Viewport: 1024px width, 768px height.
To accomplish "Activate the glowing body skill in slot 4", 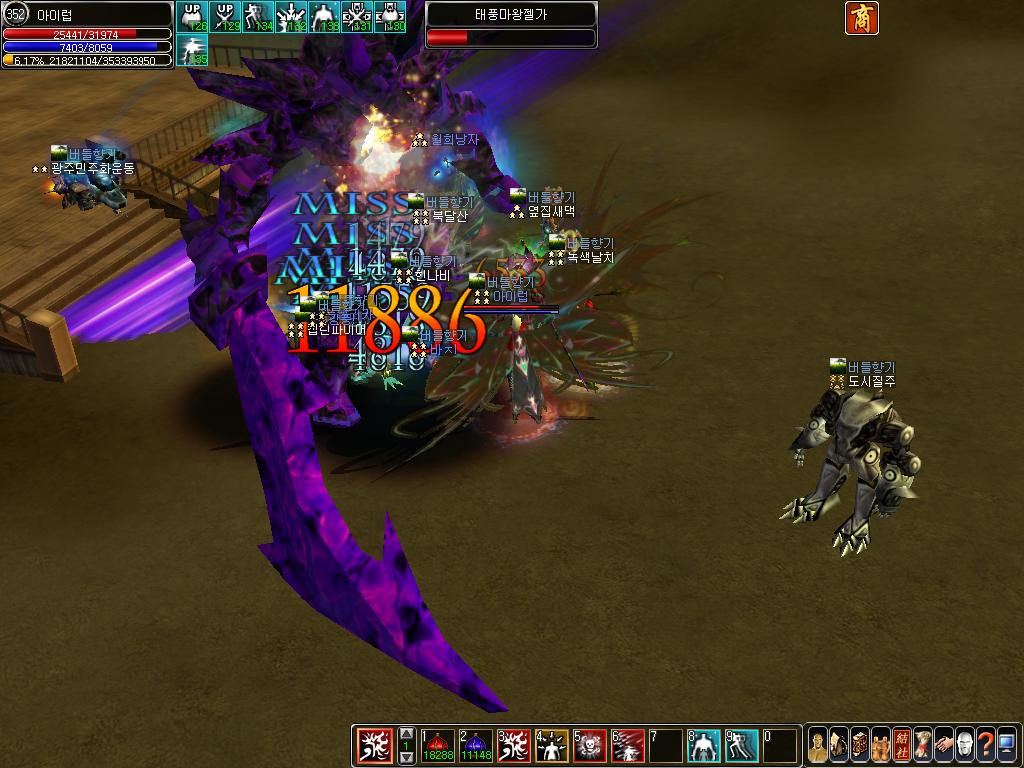I will 553,746.
